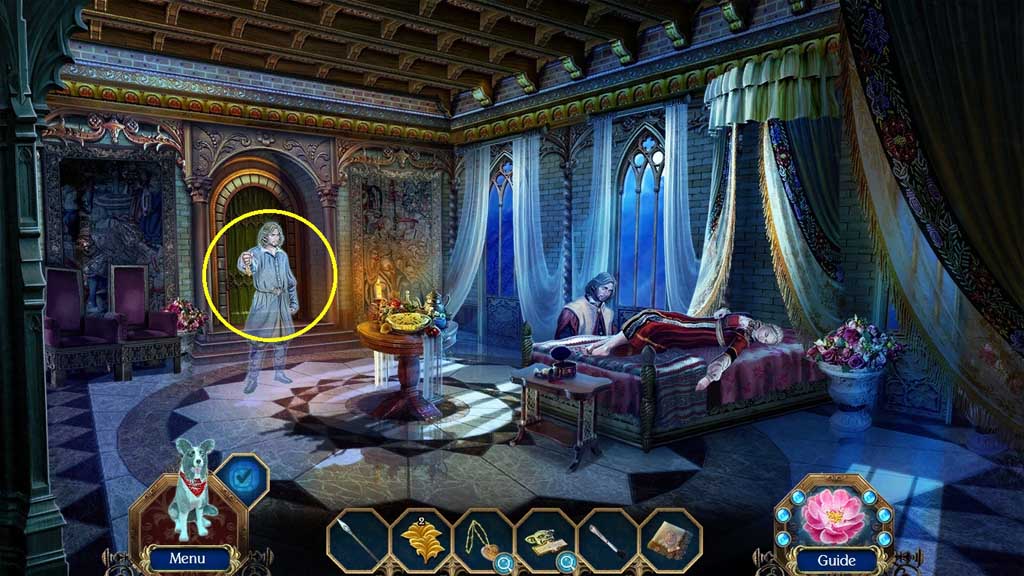Open the checkmark tasks list icon

tap(242, 478)
